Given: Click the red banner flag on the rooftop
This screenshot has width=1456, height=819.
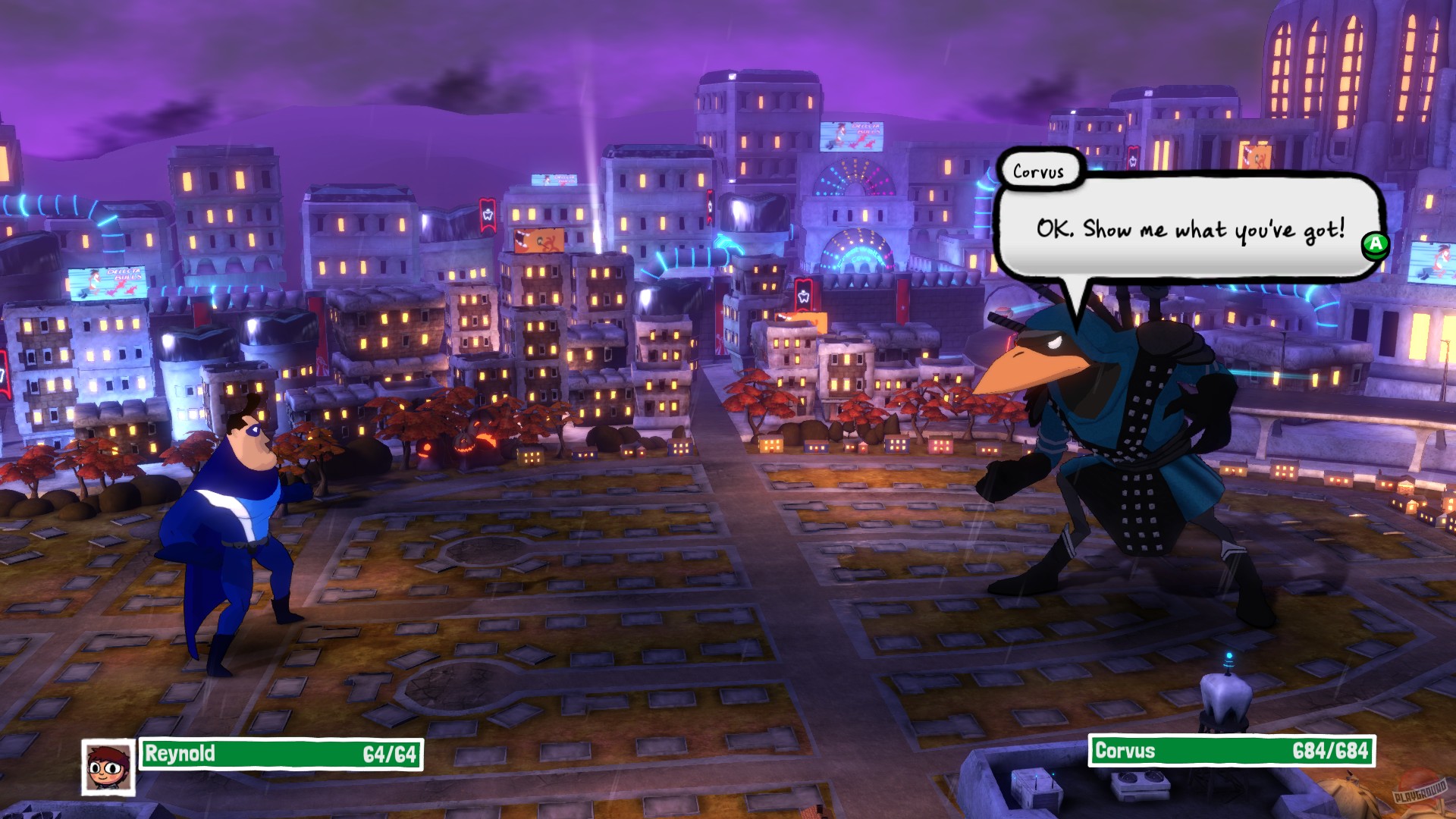Looking at the screenshot, I should coord(486,214).
